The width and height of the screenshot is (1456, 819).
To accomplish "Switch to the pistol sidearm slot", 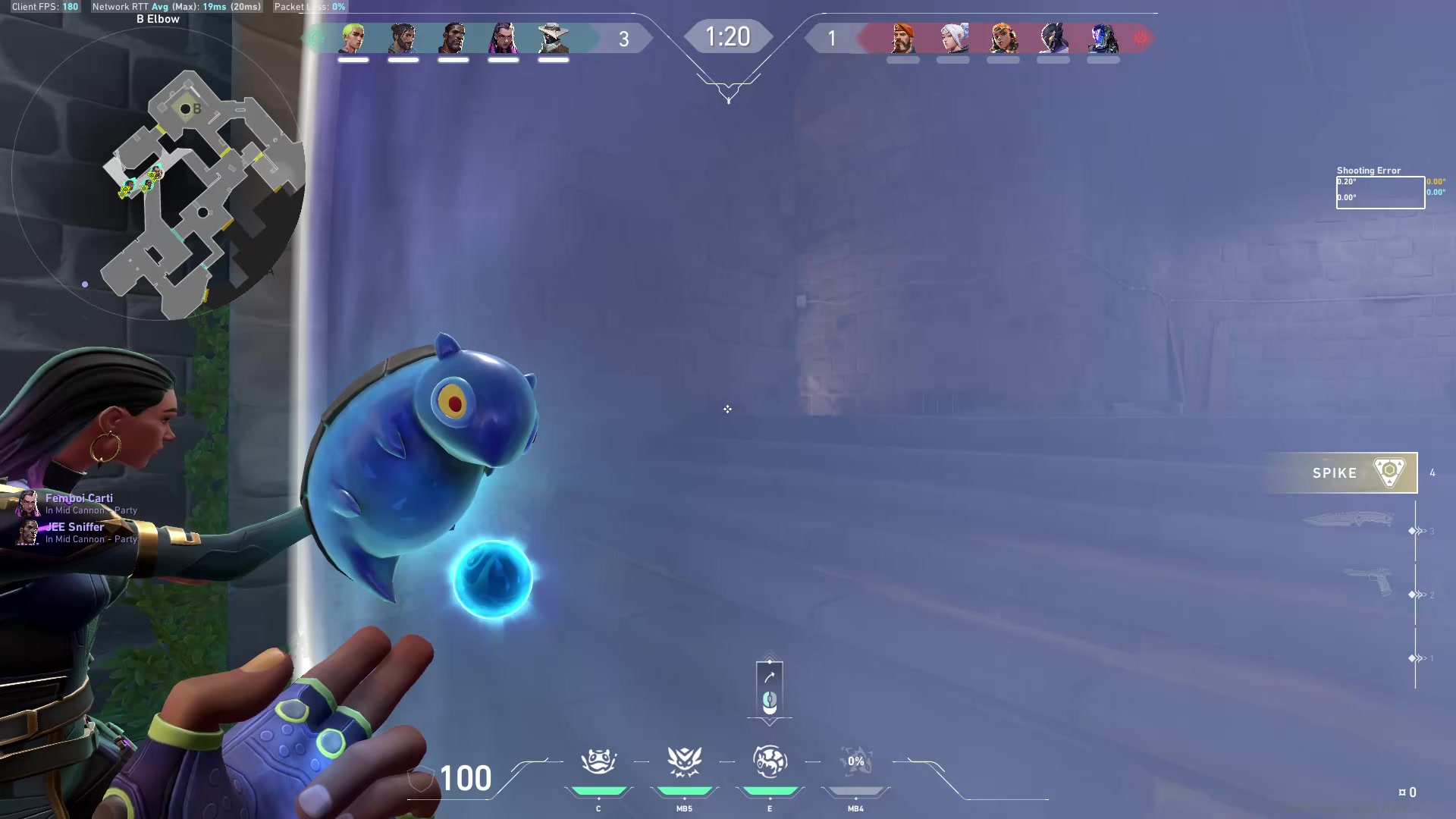I will pos(1370,582).
